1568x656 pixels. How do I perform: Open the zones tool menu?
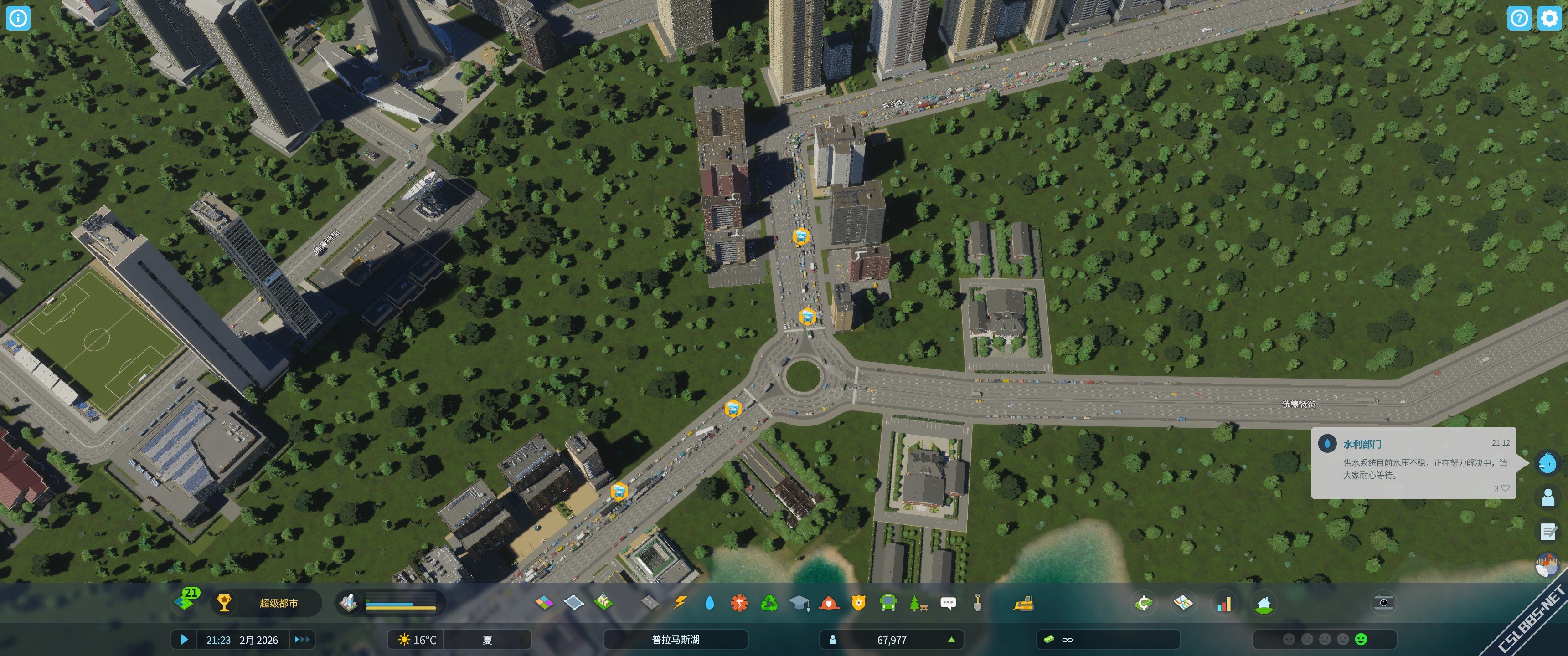point(544,603)
